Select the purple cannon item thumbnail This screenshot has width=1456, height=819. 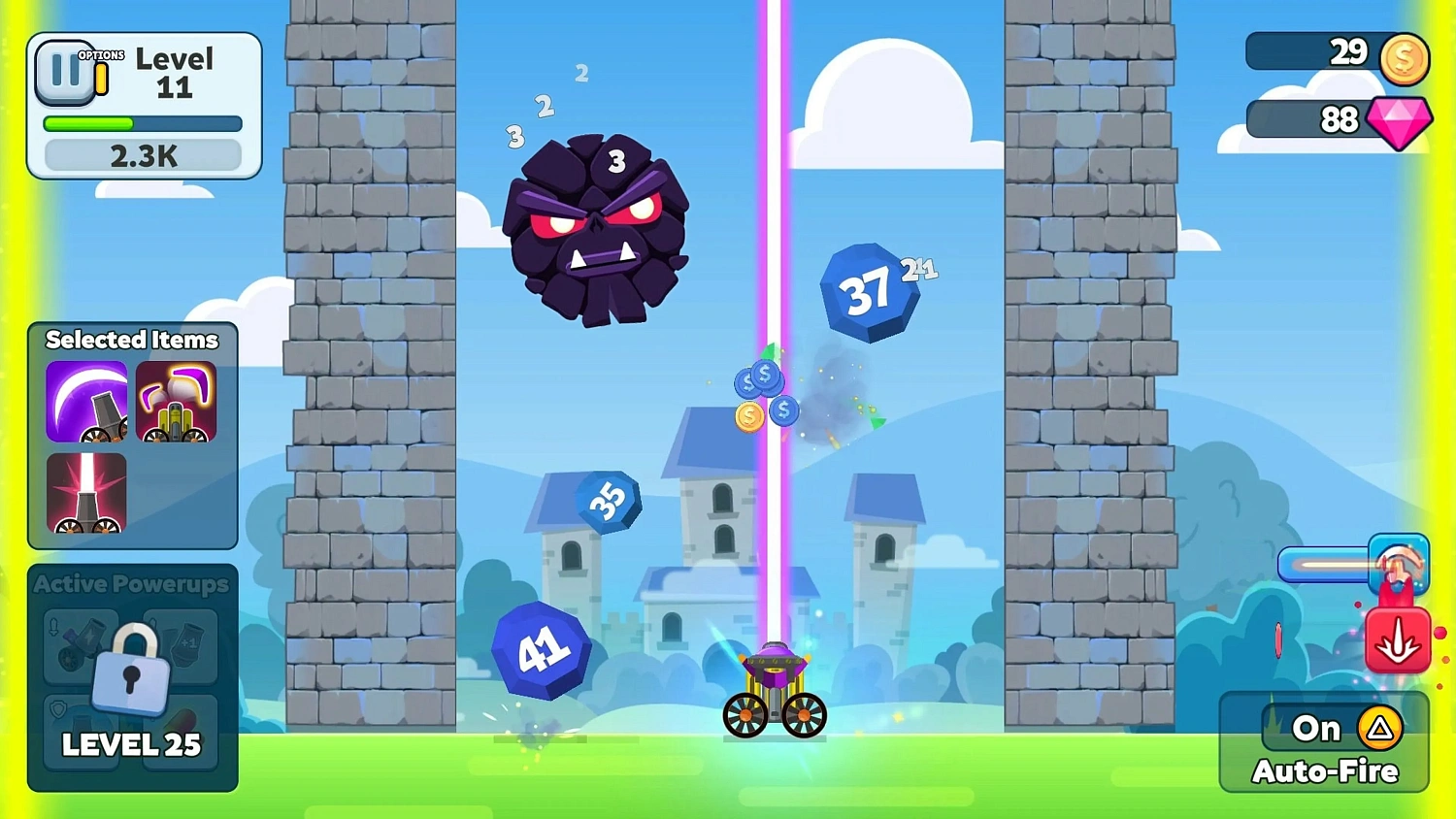tap(87, 402)
